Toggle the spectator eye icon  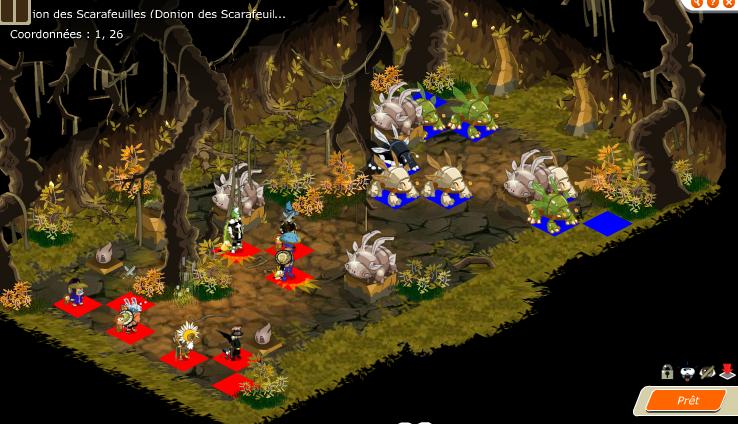point(707,373)
